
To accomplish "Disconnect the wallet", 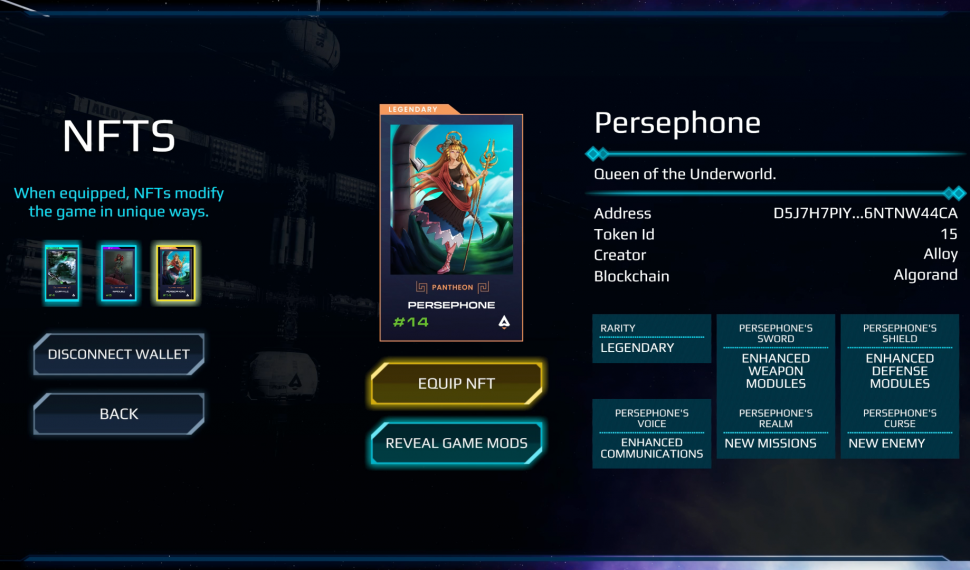I will 119,354.
